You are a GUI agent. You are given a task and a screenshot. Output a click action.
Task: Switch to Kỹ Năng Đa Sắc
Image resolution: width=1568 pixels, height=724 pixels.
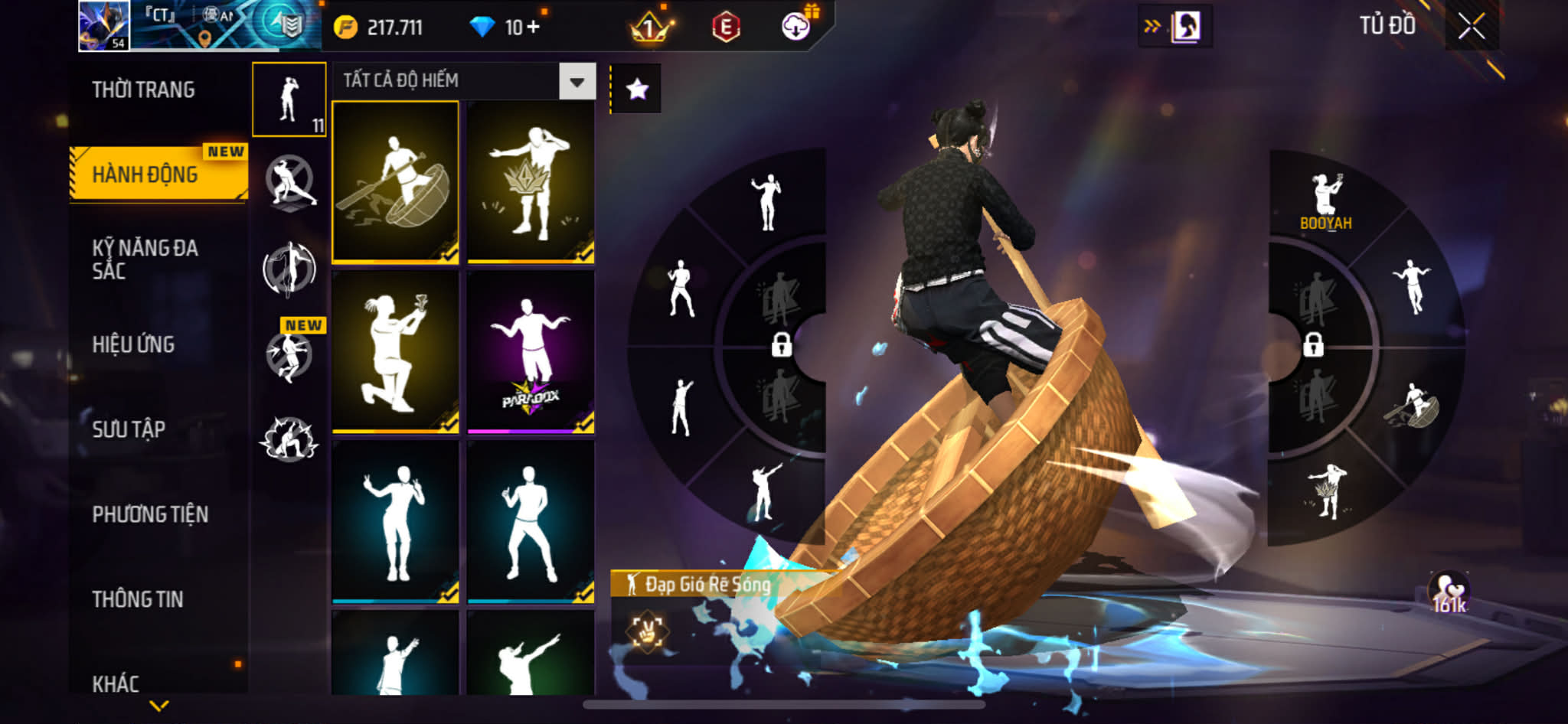tap(145, 259)
